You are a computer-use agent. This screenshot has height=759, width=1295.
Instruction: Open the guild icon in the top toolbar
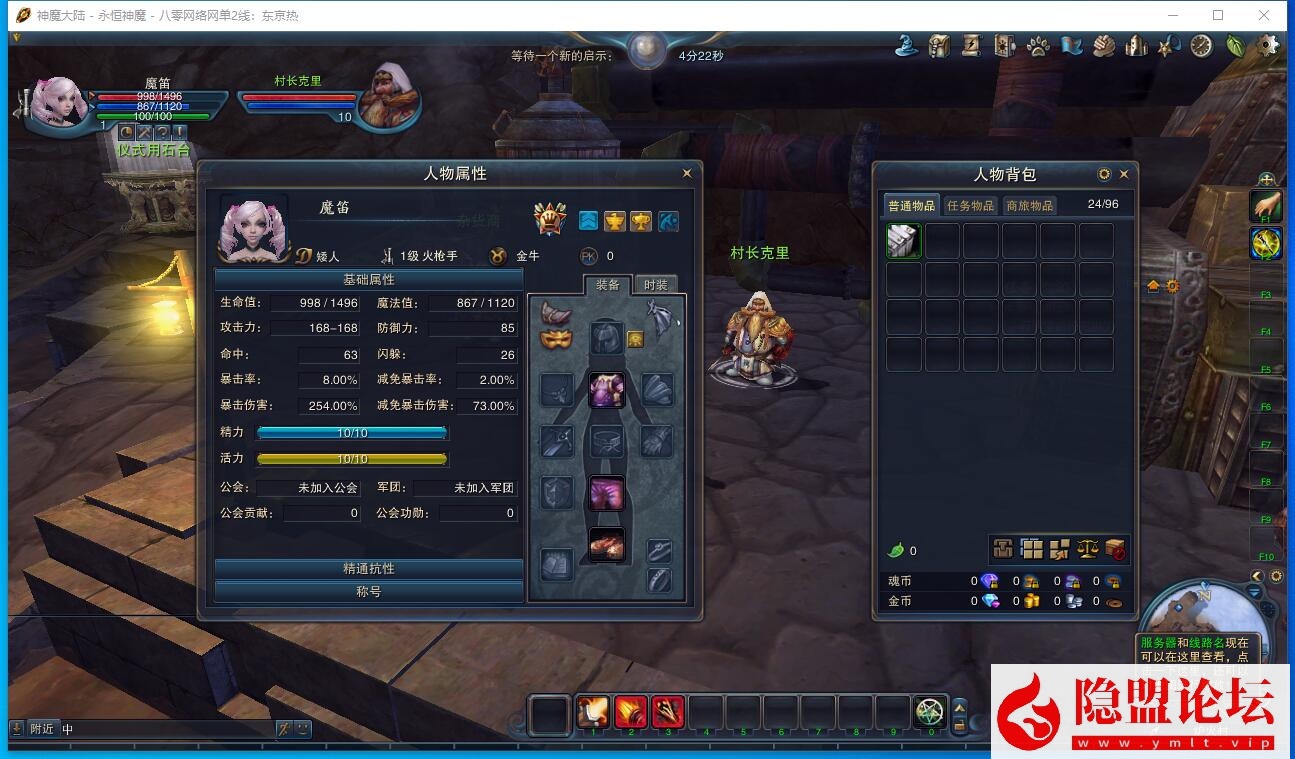coord(1135,45)
